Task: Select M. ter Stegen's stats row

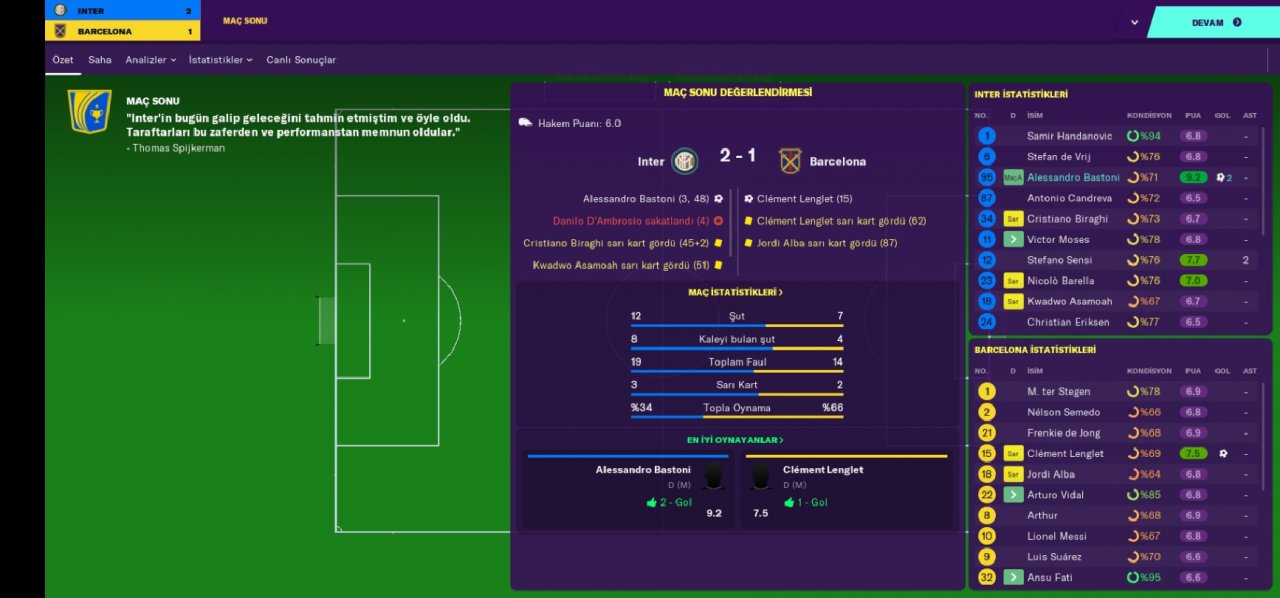Action: 1058,391
